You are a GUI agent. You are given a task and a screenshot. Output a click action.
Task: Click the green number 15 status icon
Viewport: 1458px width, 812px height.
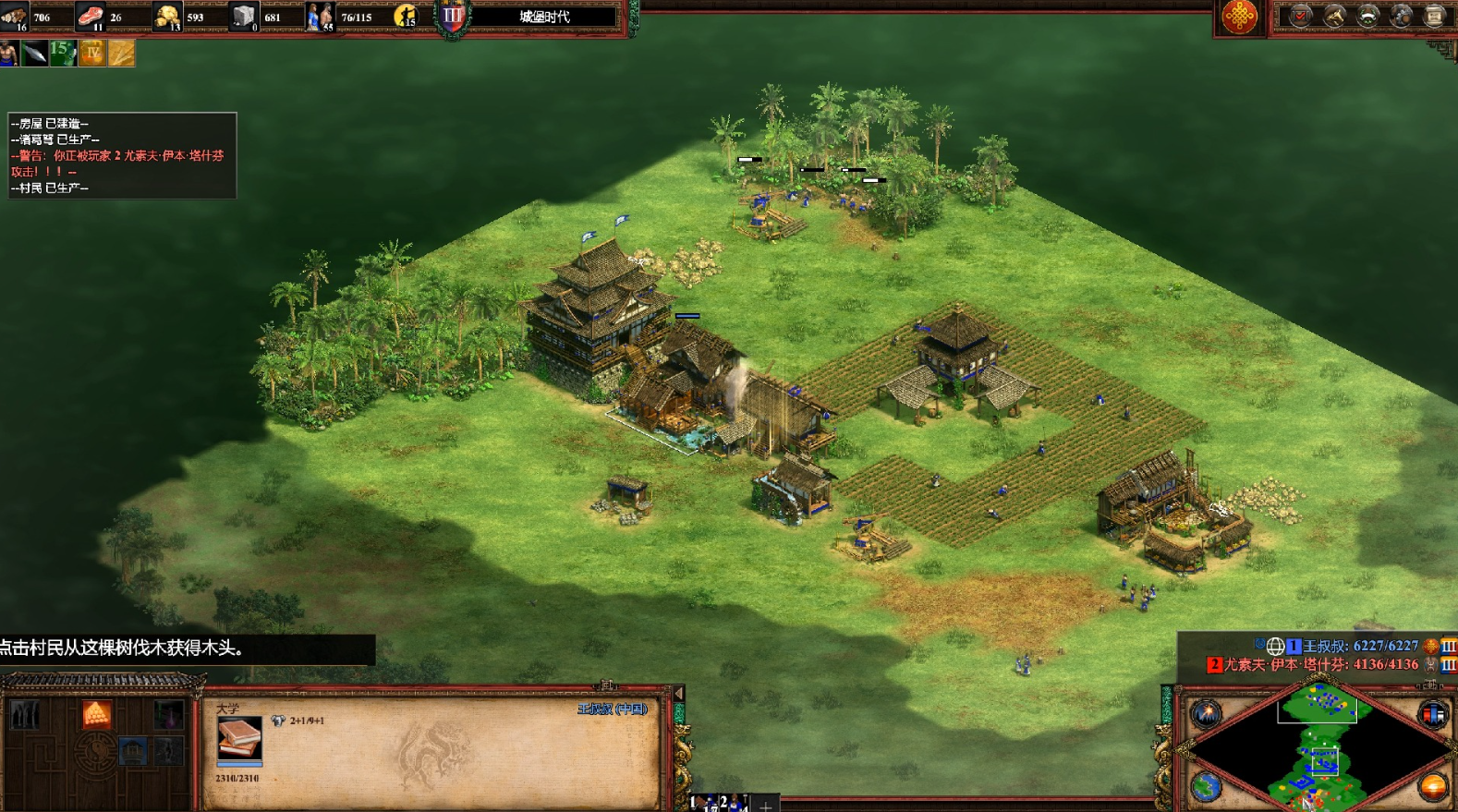pos(62,53)
